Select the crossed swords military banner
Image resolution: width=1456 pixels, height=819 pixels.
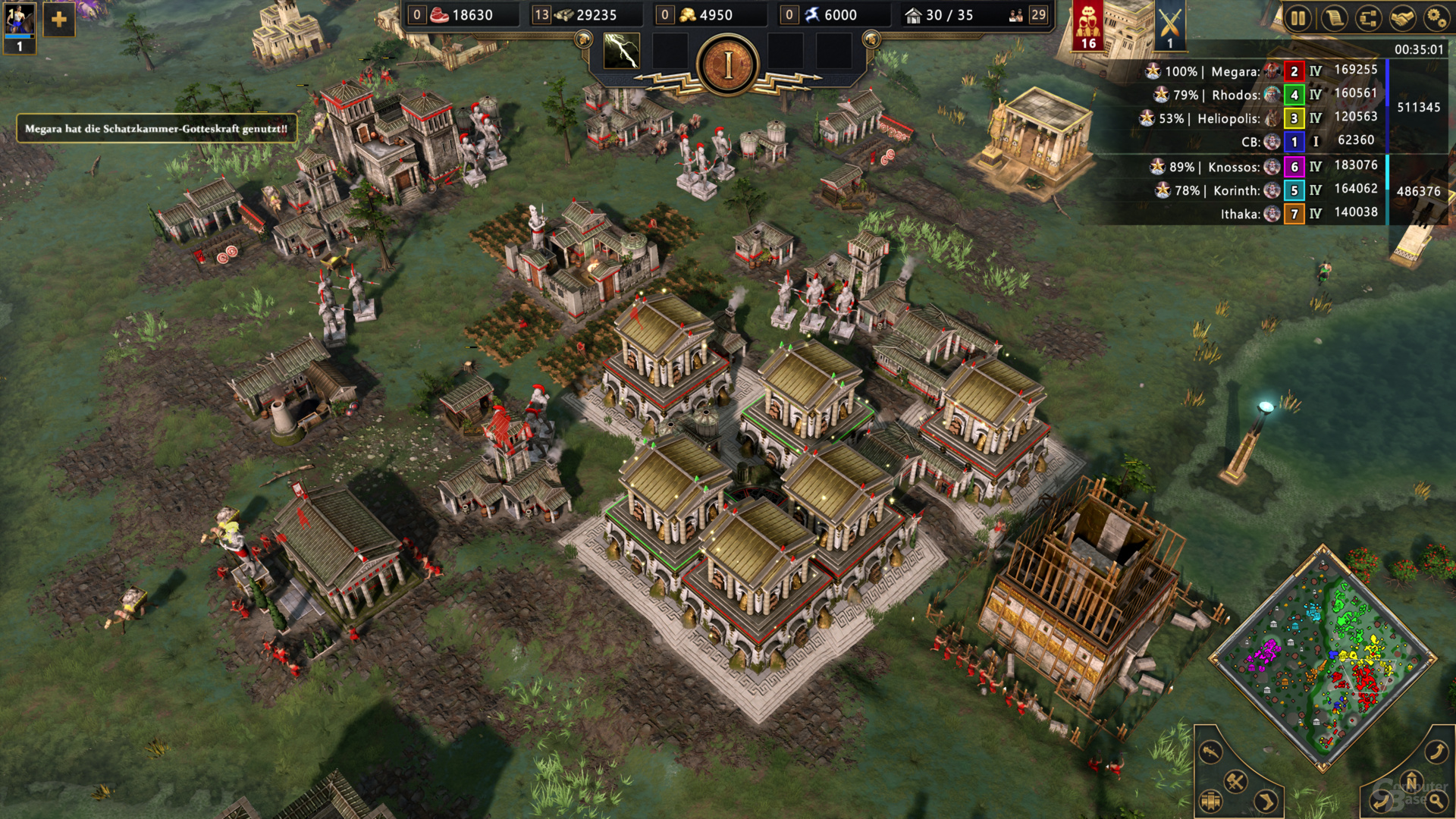pos(1170,26)
